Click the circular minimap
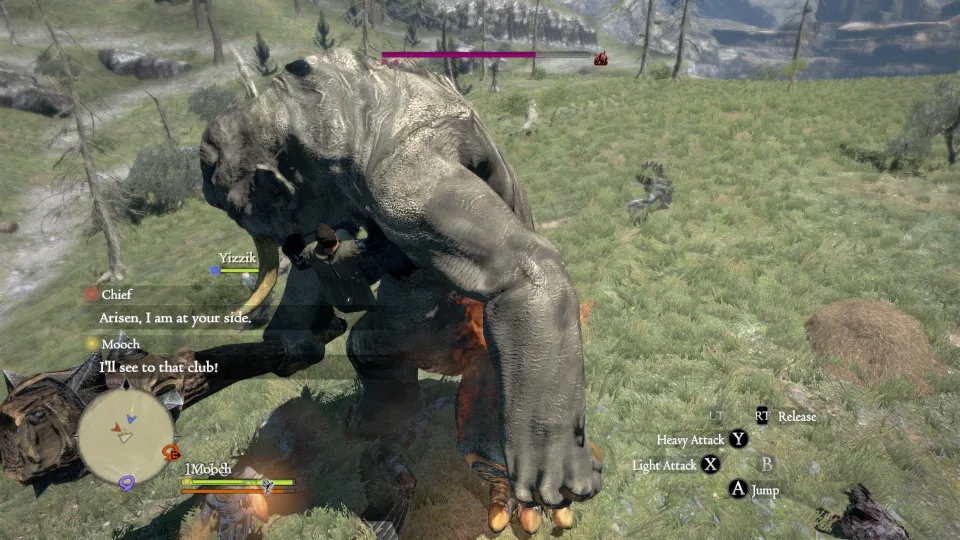 click(126, 430)
